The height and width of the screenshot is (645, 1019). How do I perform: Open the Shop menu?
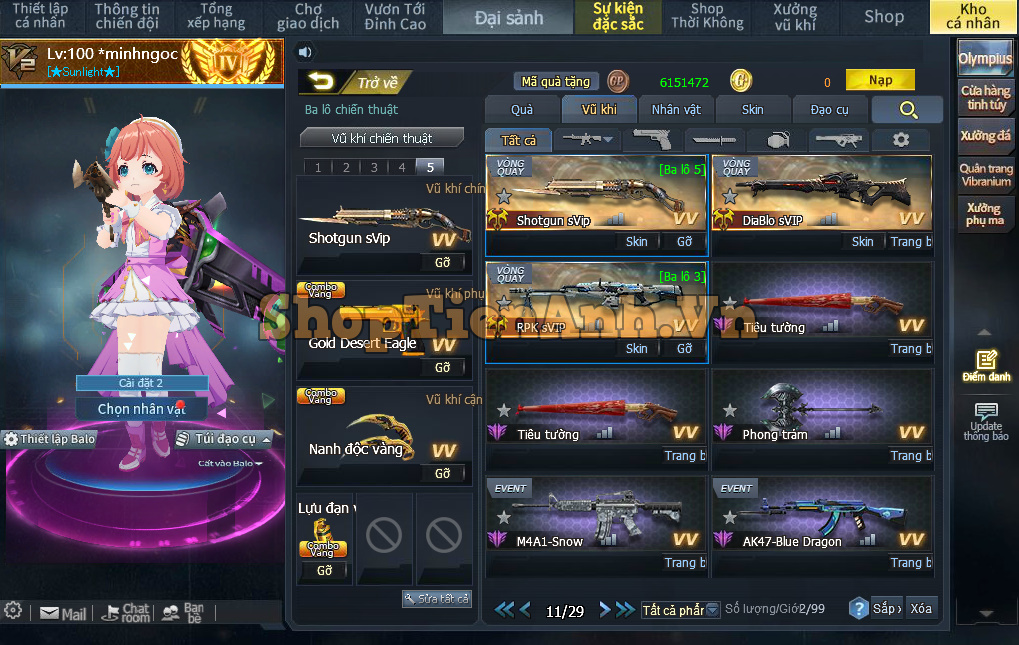(x=883, y=17)
